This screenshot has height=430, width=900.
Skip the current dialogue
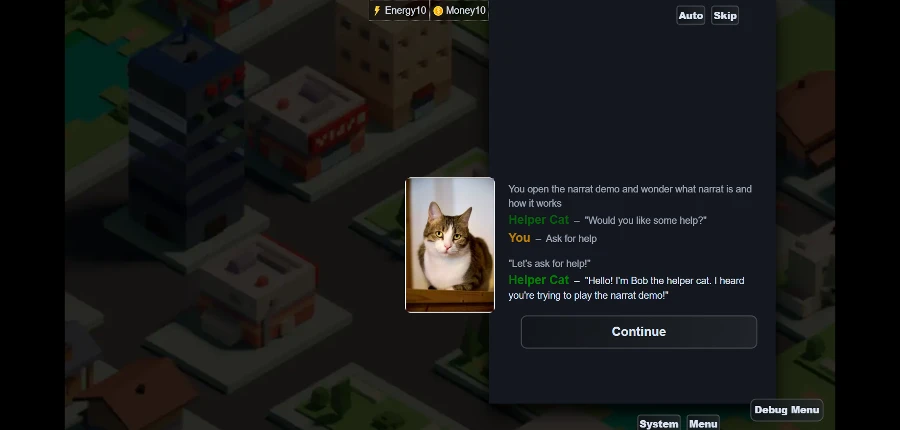(x=725, y=15)
